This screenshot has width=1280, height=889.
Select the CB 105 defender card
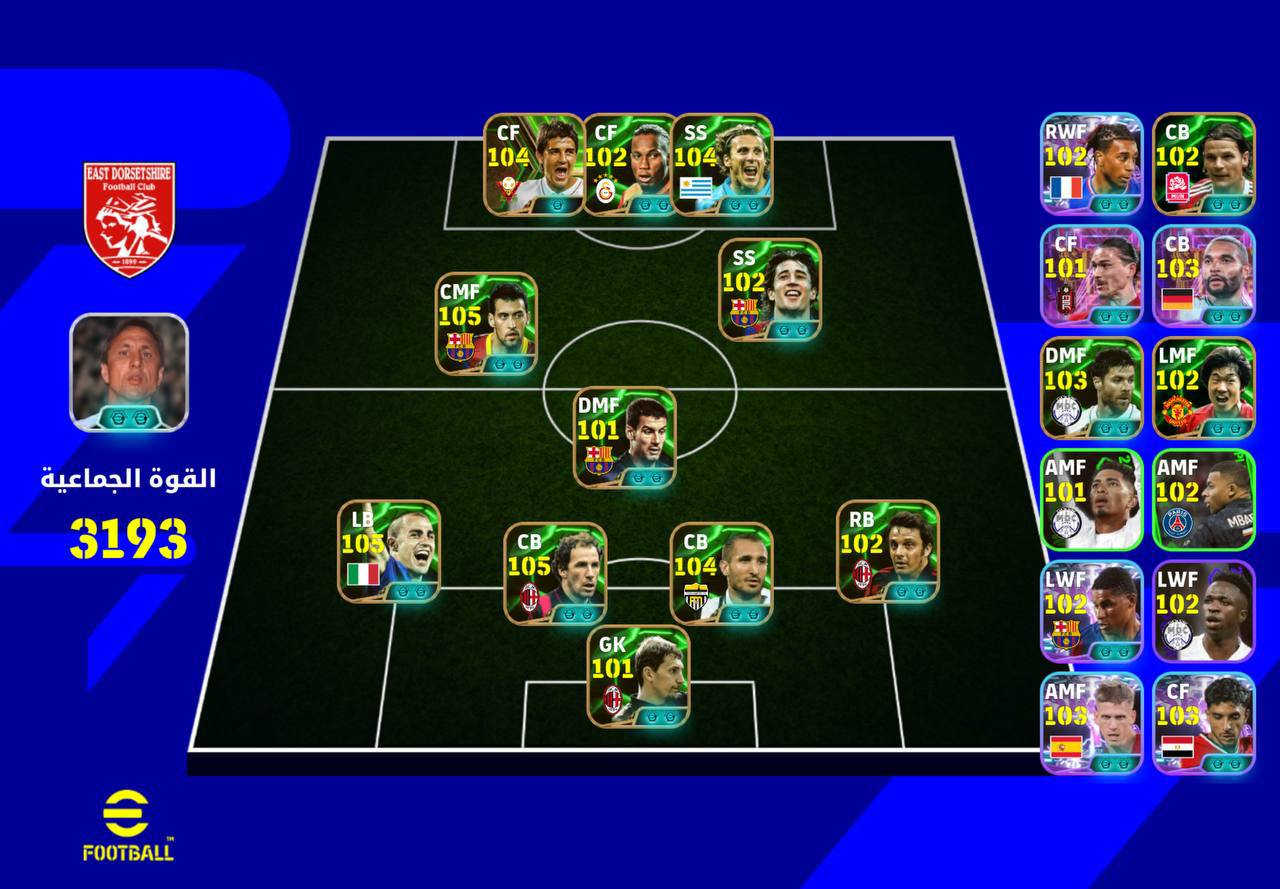pos(555,573)
